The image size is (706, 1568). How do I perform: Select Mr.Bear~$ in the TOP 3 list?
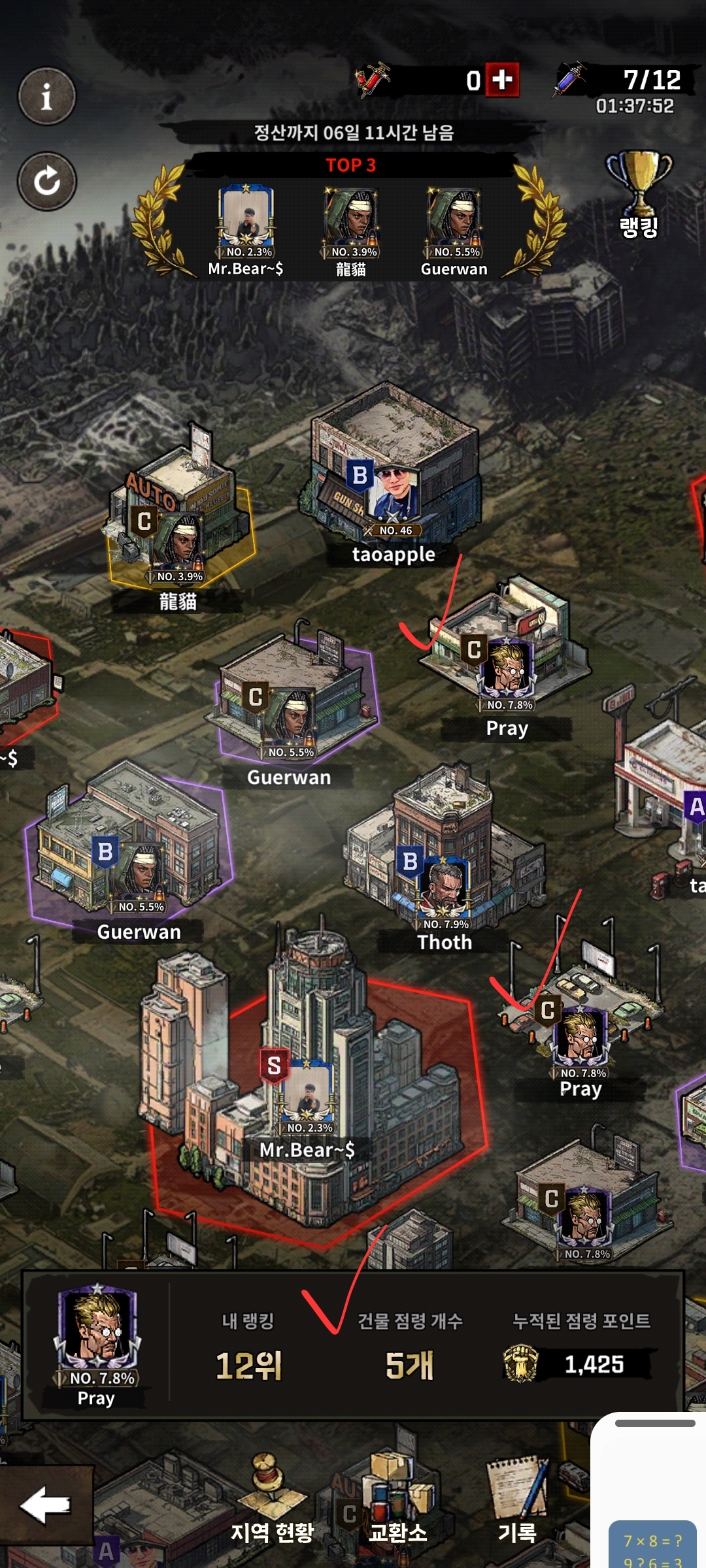click(x=246, y=222)
